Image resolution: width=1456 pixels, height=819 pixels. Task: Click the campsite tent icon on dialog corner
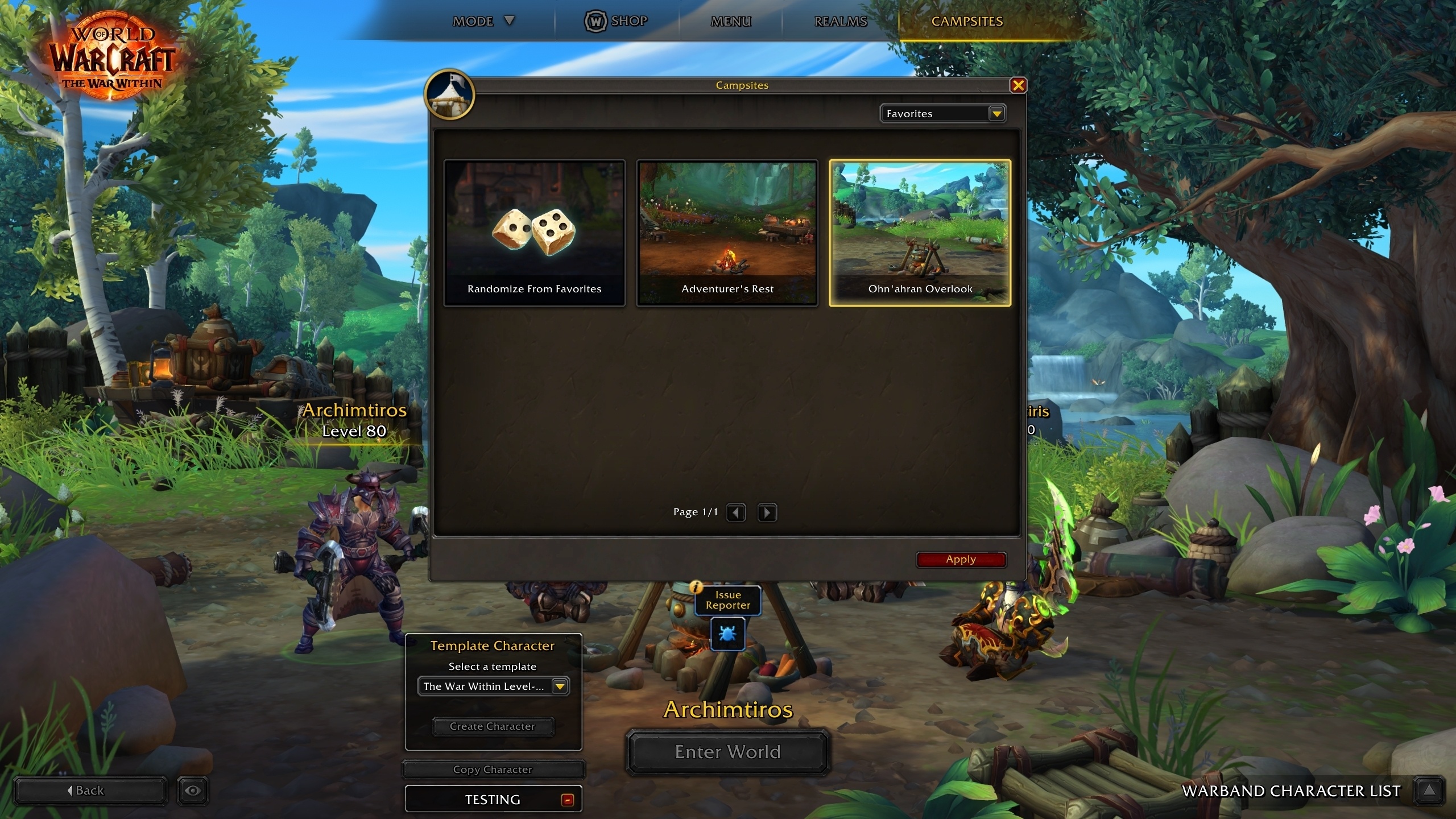point(449,94)
